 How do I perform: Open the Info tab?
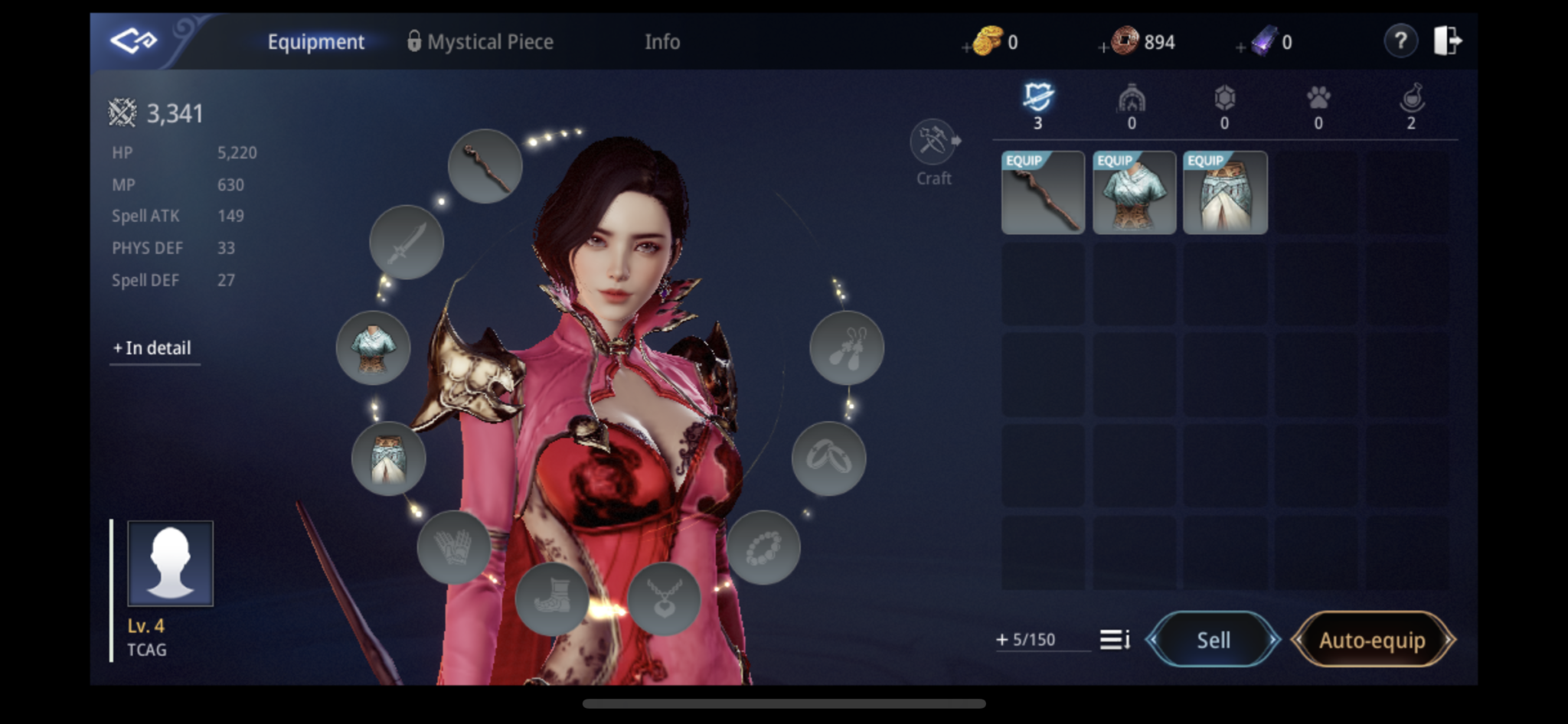tap(661, 42)
